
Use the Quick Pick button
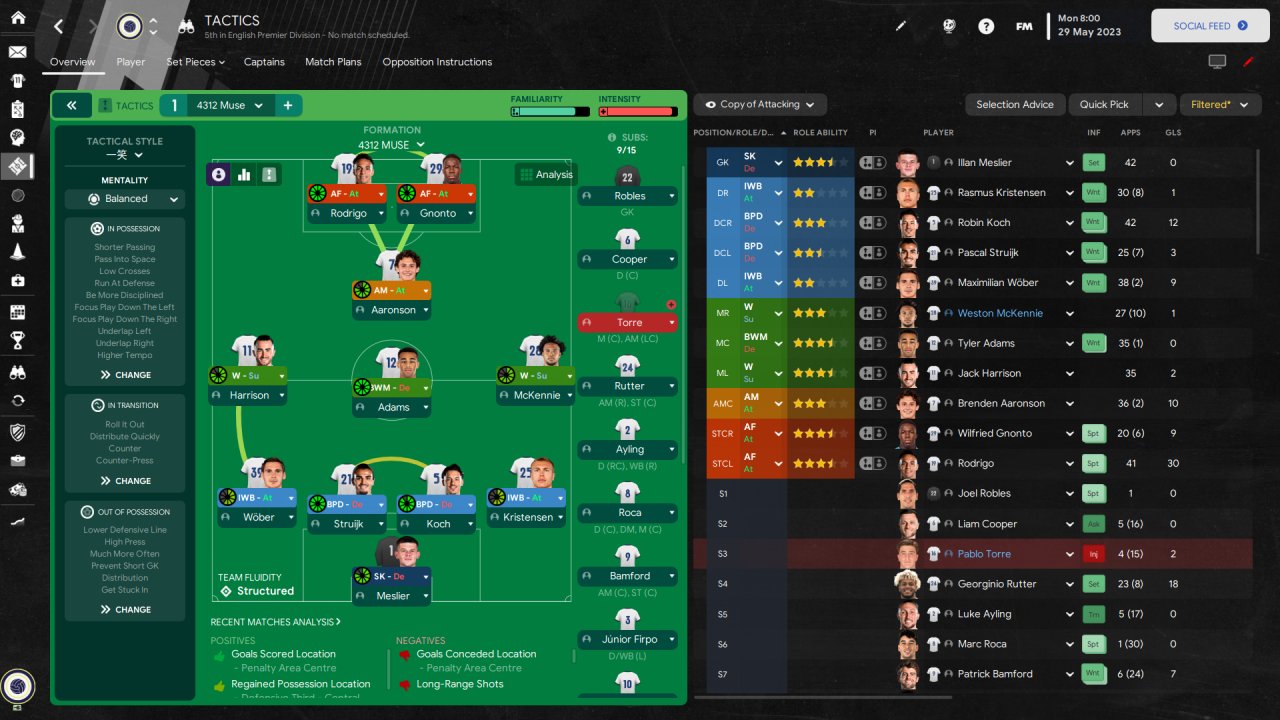click(1104, 104)
